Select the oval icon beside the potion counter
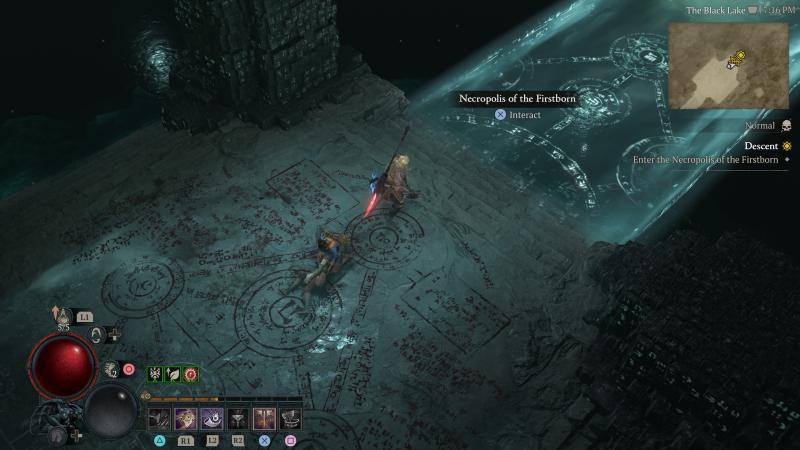The height and width of the screenshot is (450, 800). pos(97,335)
